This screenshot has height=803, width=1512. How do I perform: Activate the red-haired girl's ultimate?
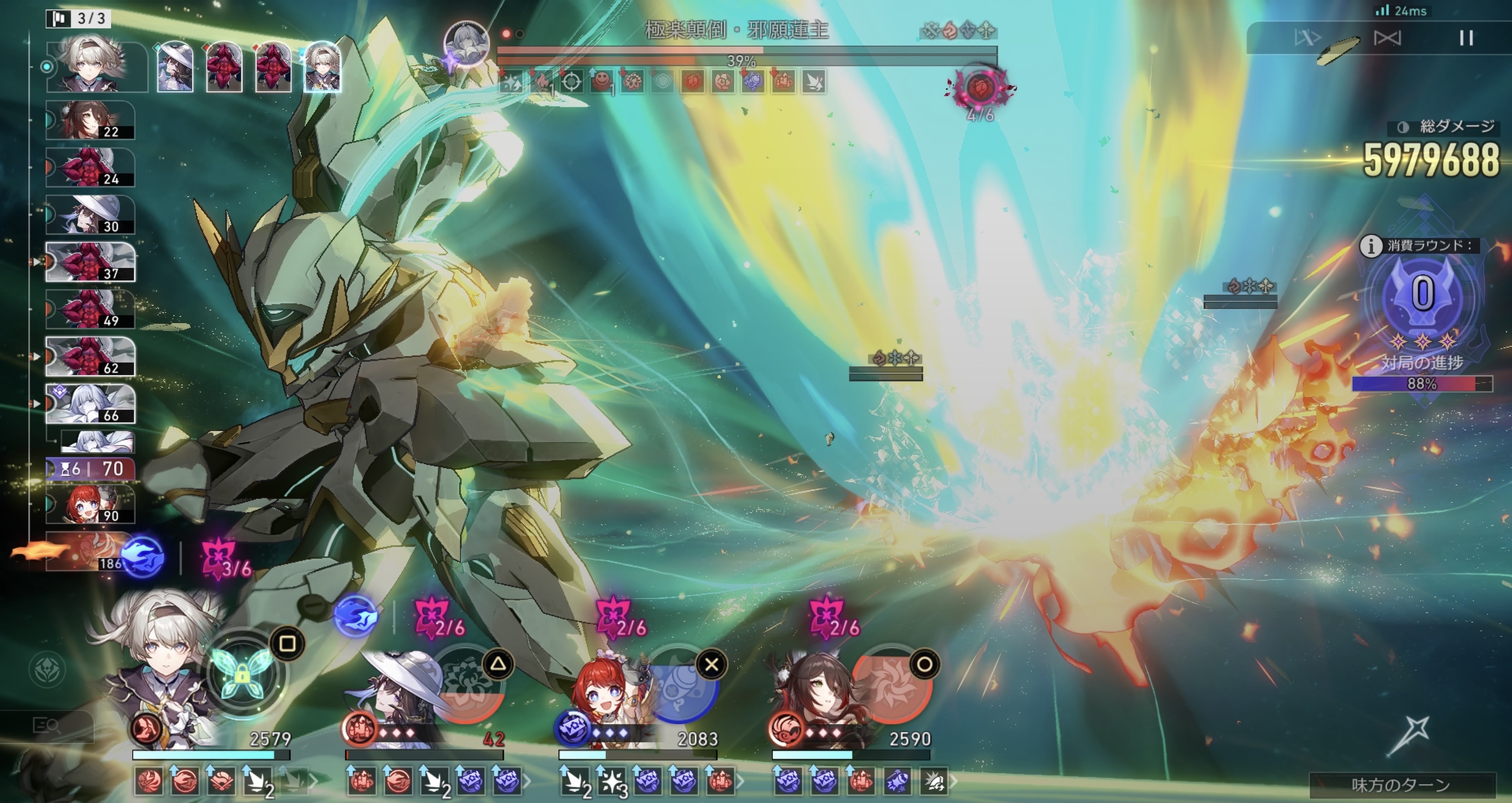681,684
